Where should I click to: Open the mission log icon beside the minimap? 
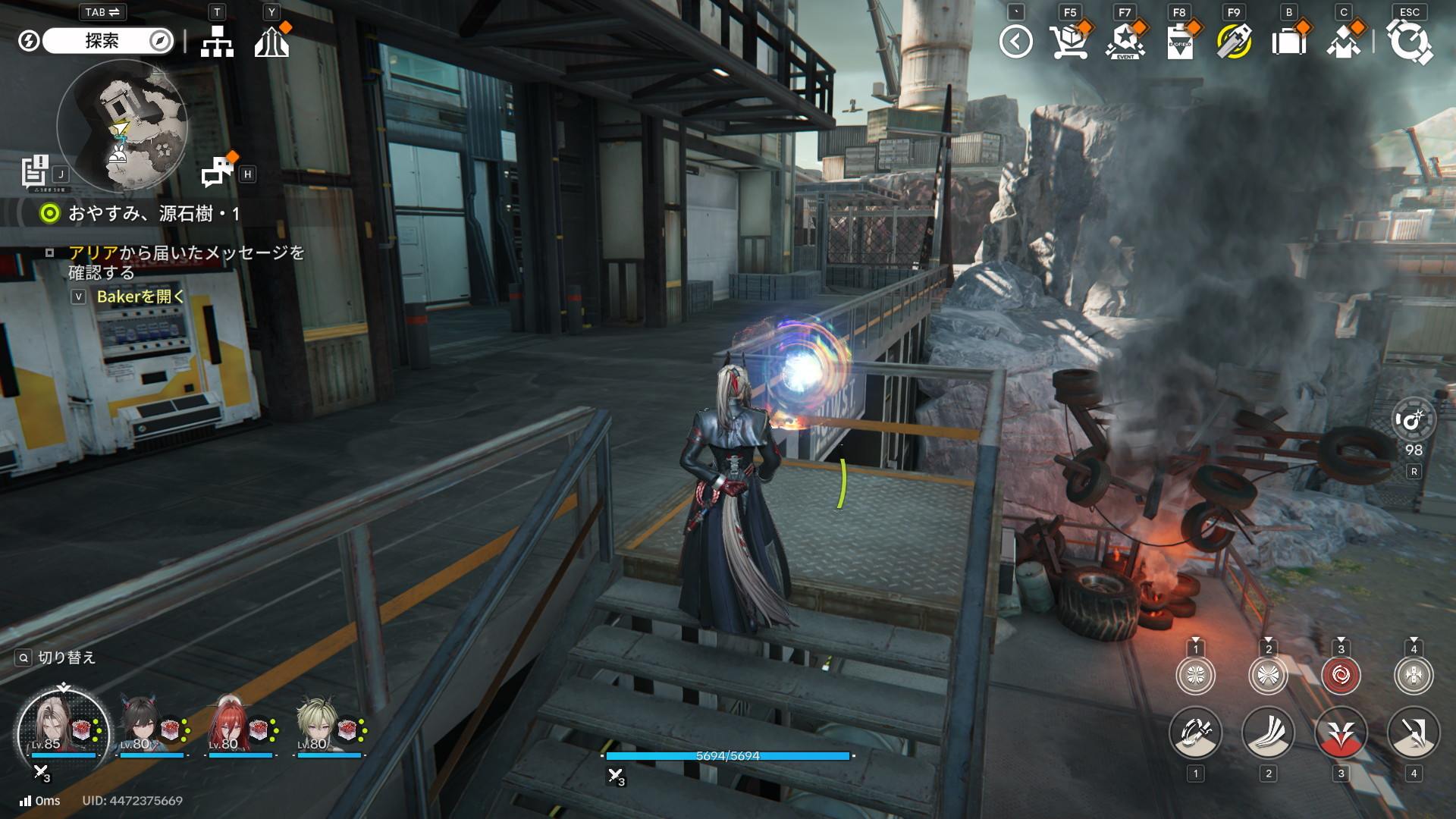click(35, 171)
